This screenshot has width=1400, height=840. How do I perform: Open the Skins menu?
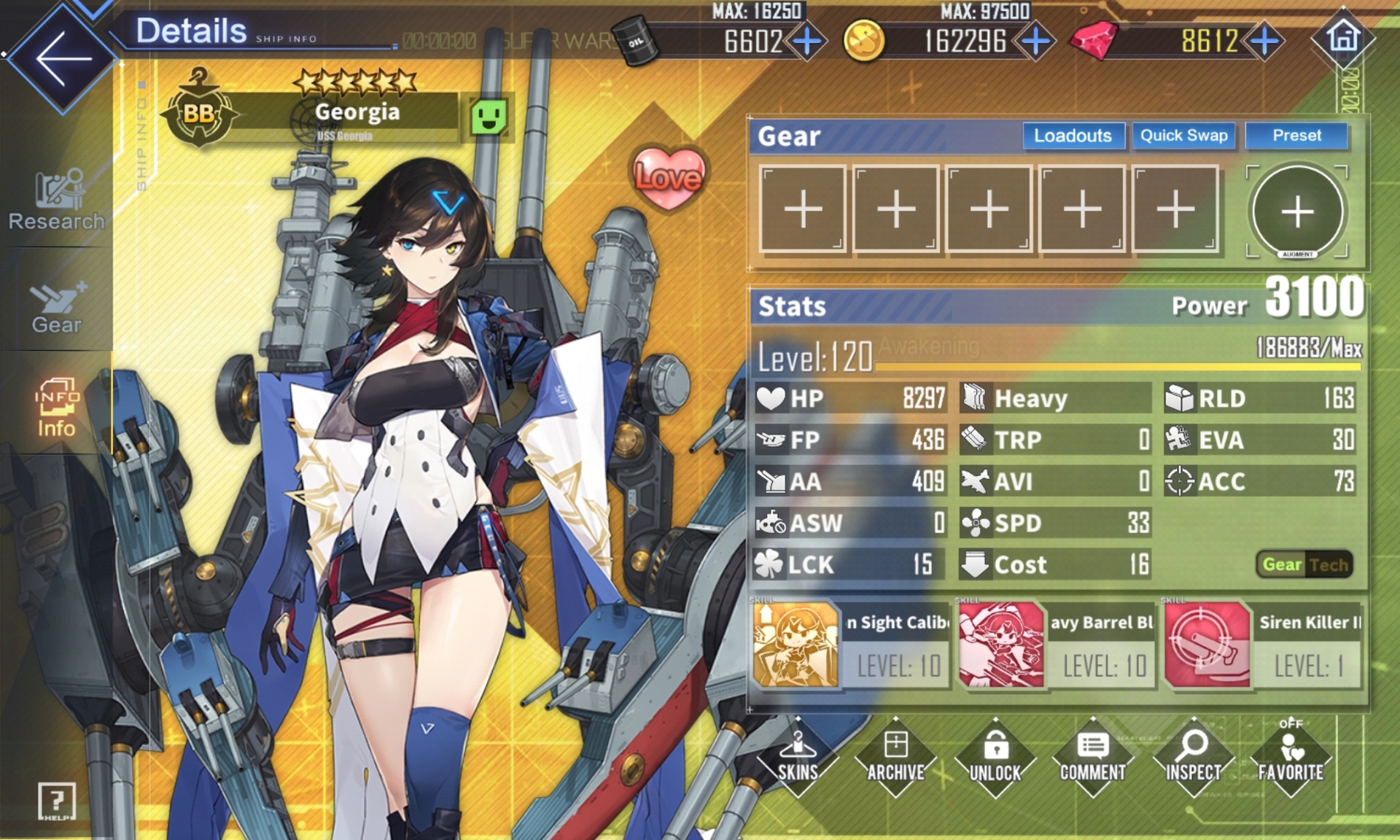click(x=798, y=757)
